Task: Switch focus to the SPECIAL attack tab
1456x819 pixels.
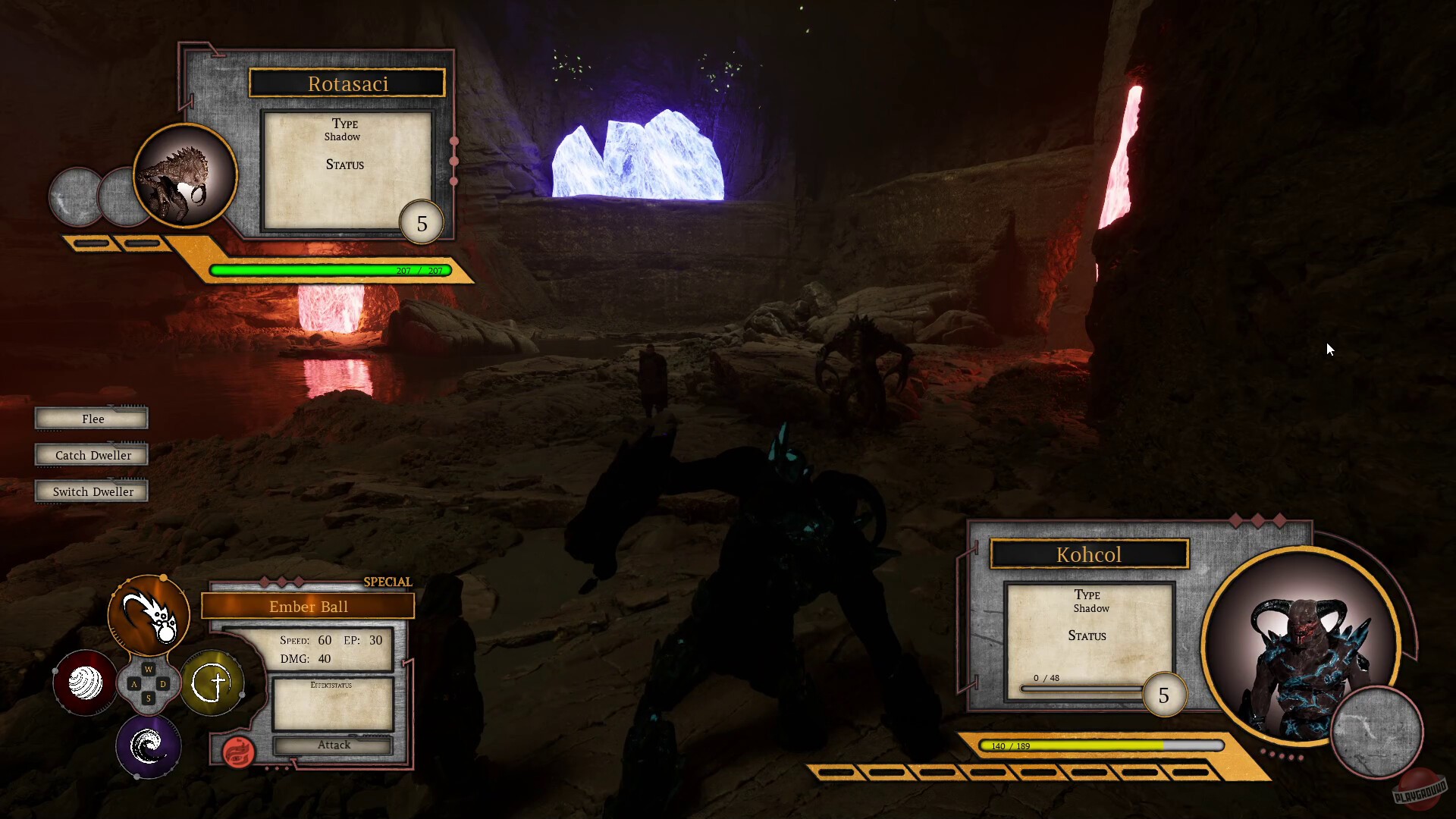Action: click(x=388, y=582)
